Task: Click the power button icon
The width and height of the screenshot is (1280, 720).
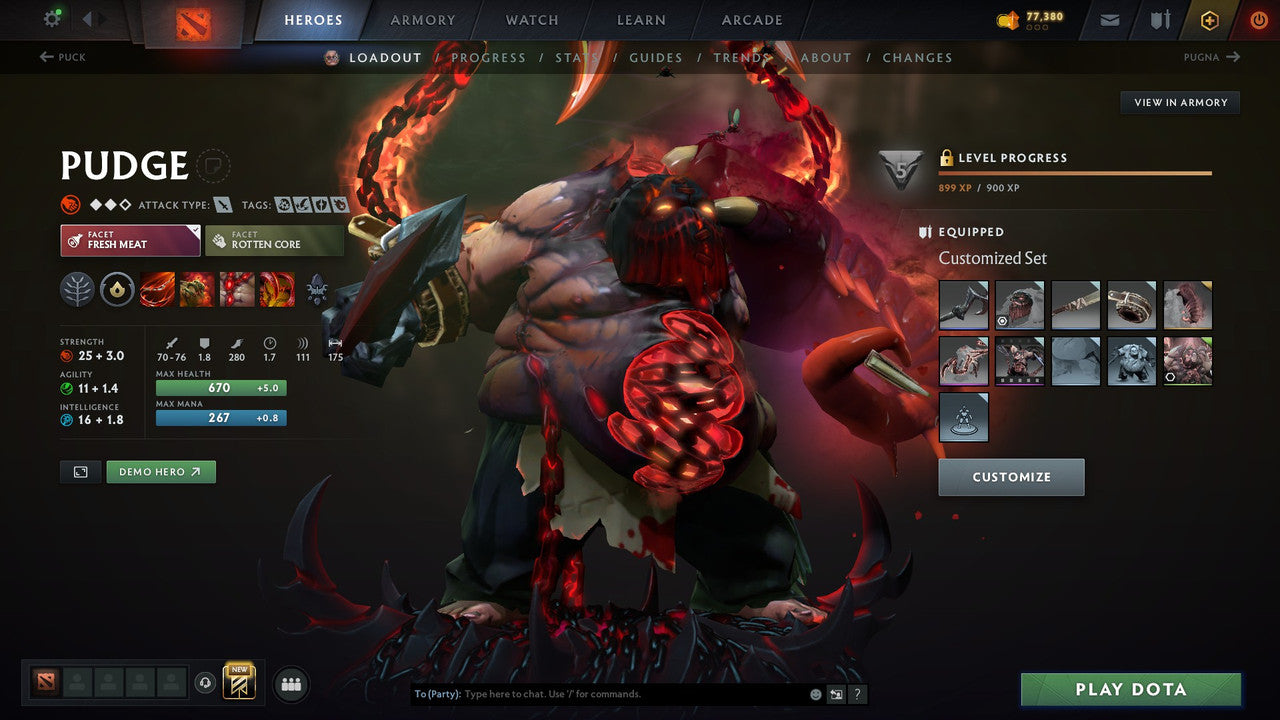Action: point(1259,19)
